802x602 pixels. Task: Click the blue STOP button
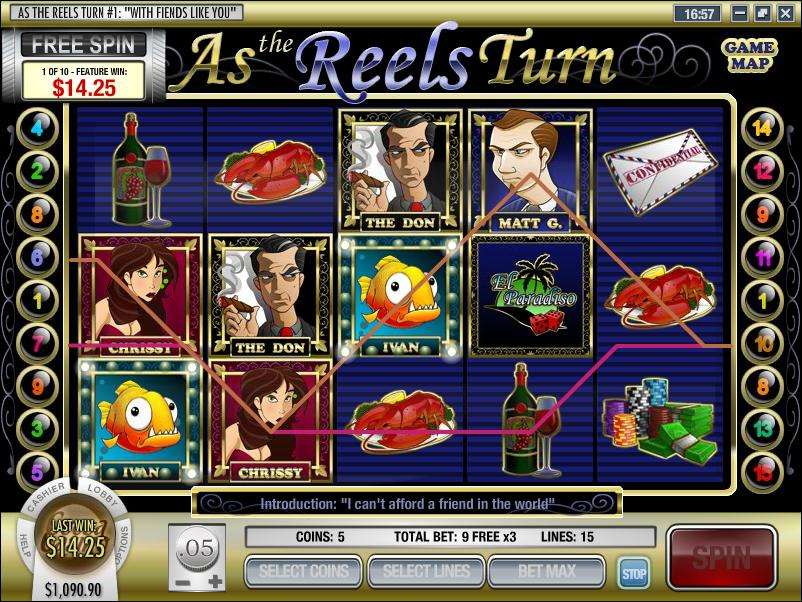pos(633,575)
